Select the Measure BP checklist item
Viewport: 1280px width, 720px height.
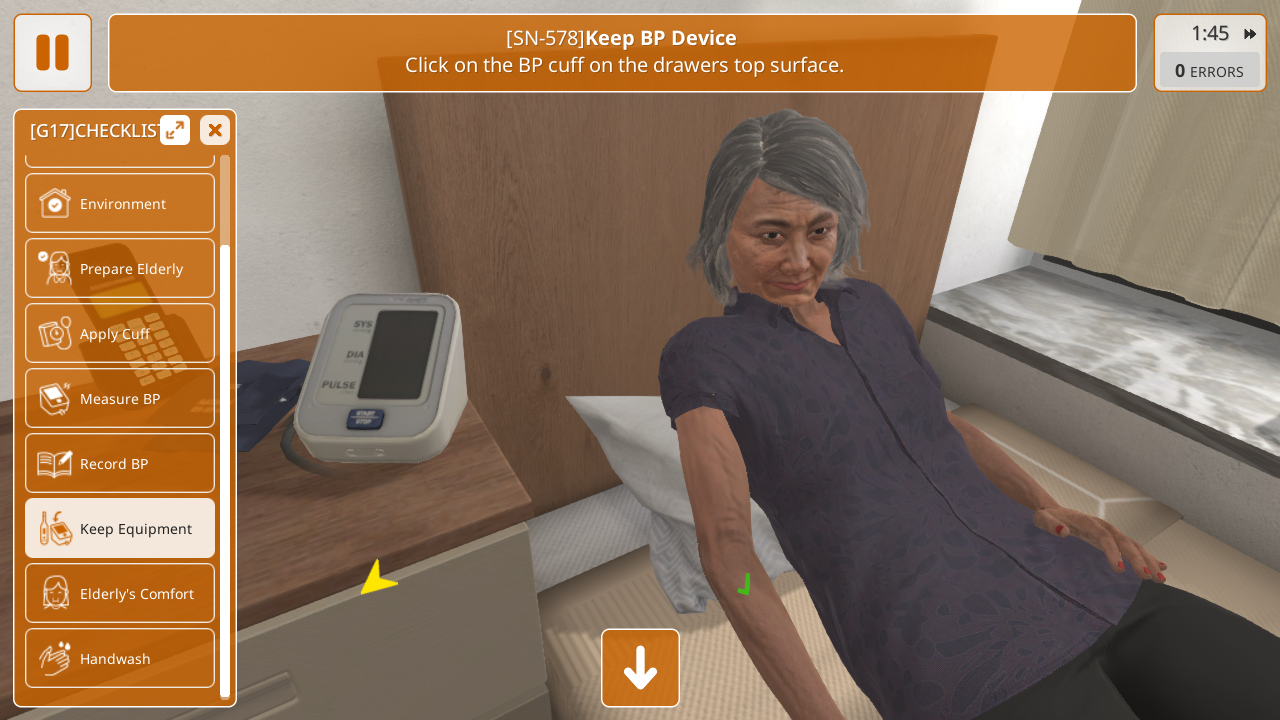click(120, 399)
